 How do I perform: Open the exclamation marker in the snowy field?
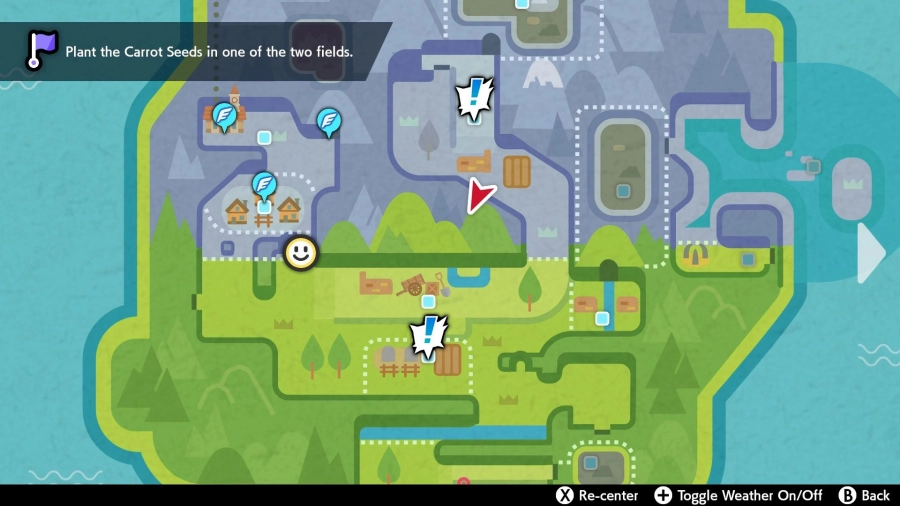click(x=474, y=99)
